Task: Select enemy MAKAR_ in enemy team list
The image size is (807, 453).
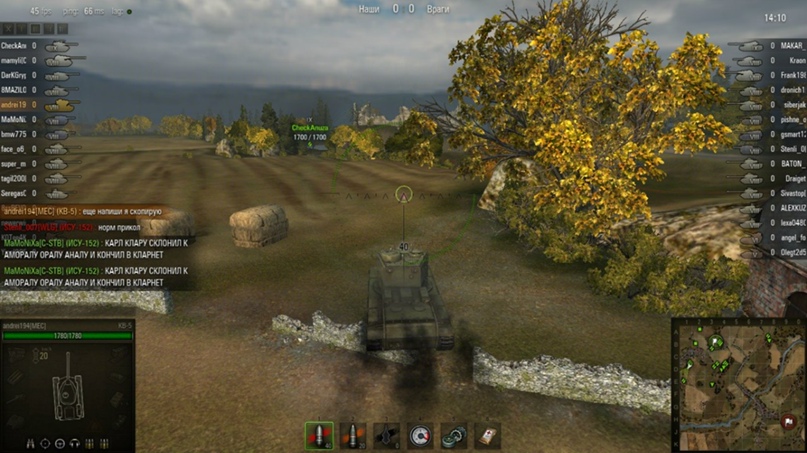Action: pos(792,46)
